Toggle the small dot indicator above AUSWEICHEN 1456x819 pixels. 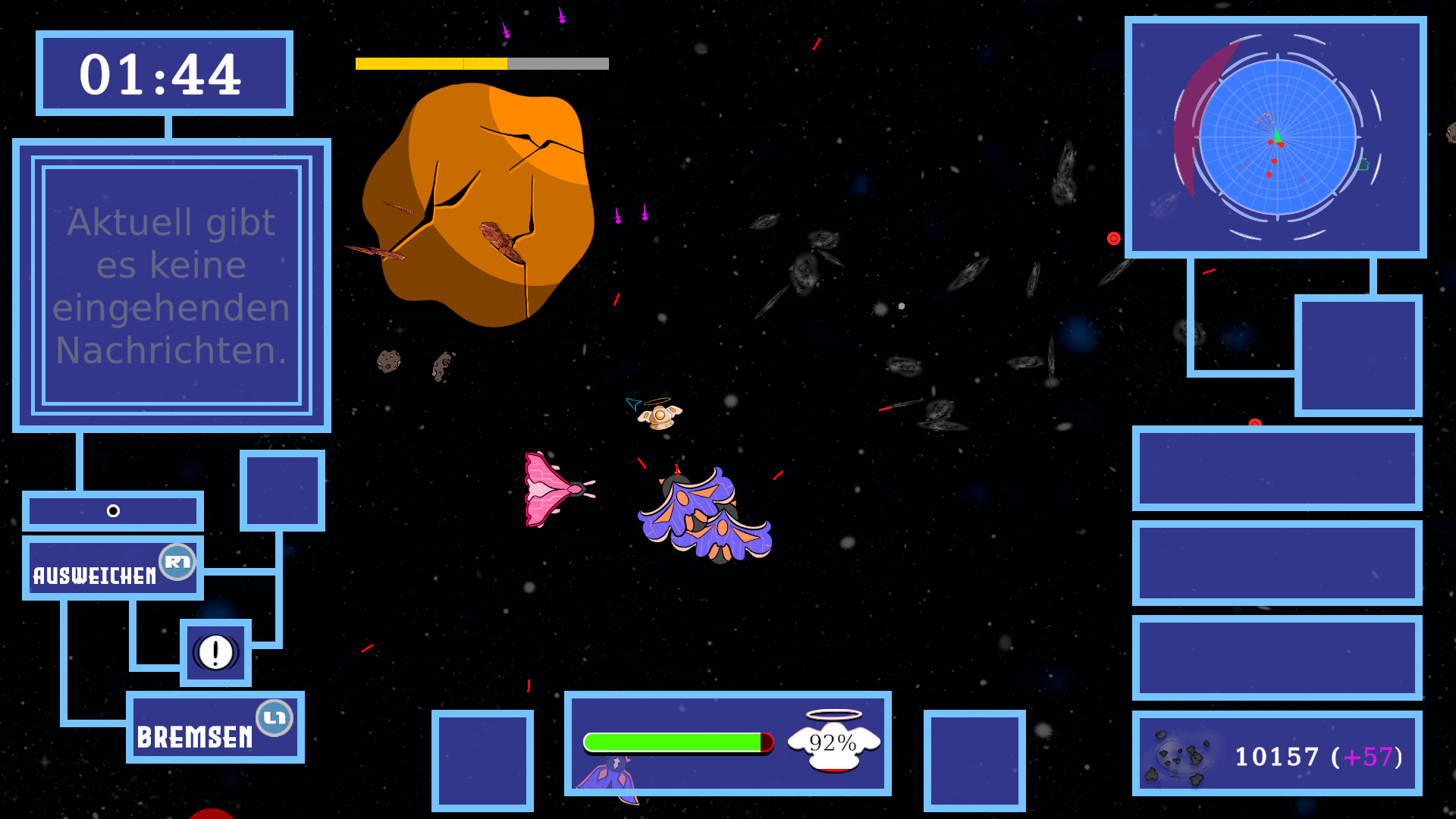[114, 511]
